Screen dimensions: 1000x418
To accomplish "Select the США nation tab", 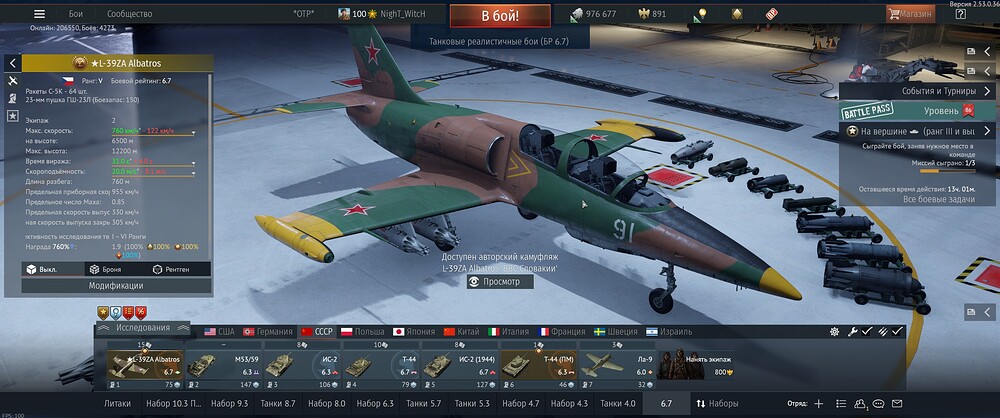I will pyautogui.click(x=219, y=331).
